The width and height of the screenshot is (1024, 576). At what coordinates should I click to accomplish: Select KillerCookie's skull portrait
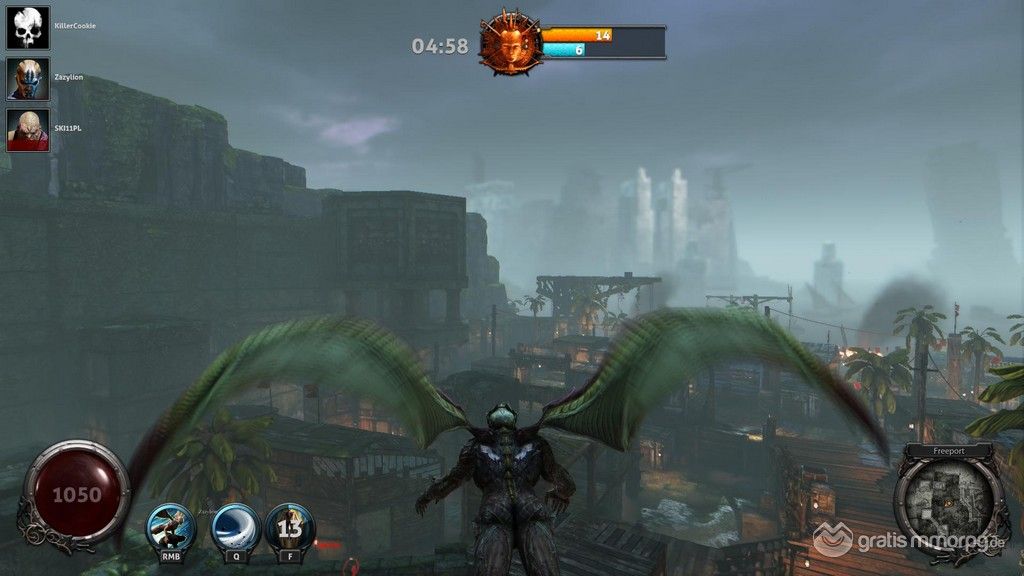tap(28, 27)
